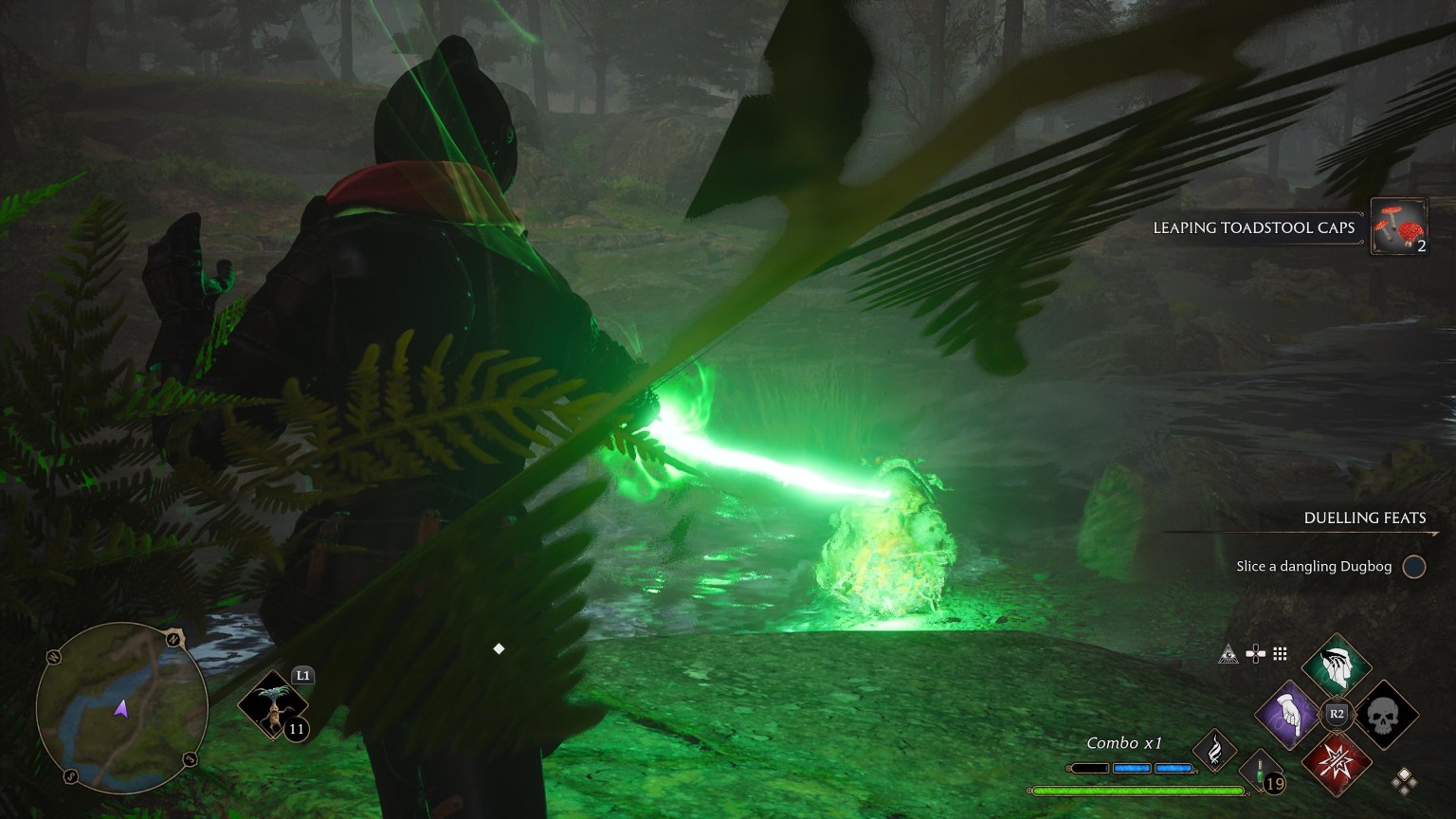1456x819 pixels.
Task: Activate the red blasting curse spell icon
Action: 1336,763
